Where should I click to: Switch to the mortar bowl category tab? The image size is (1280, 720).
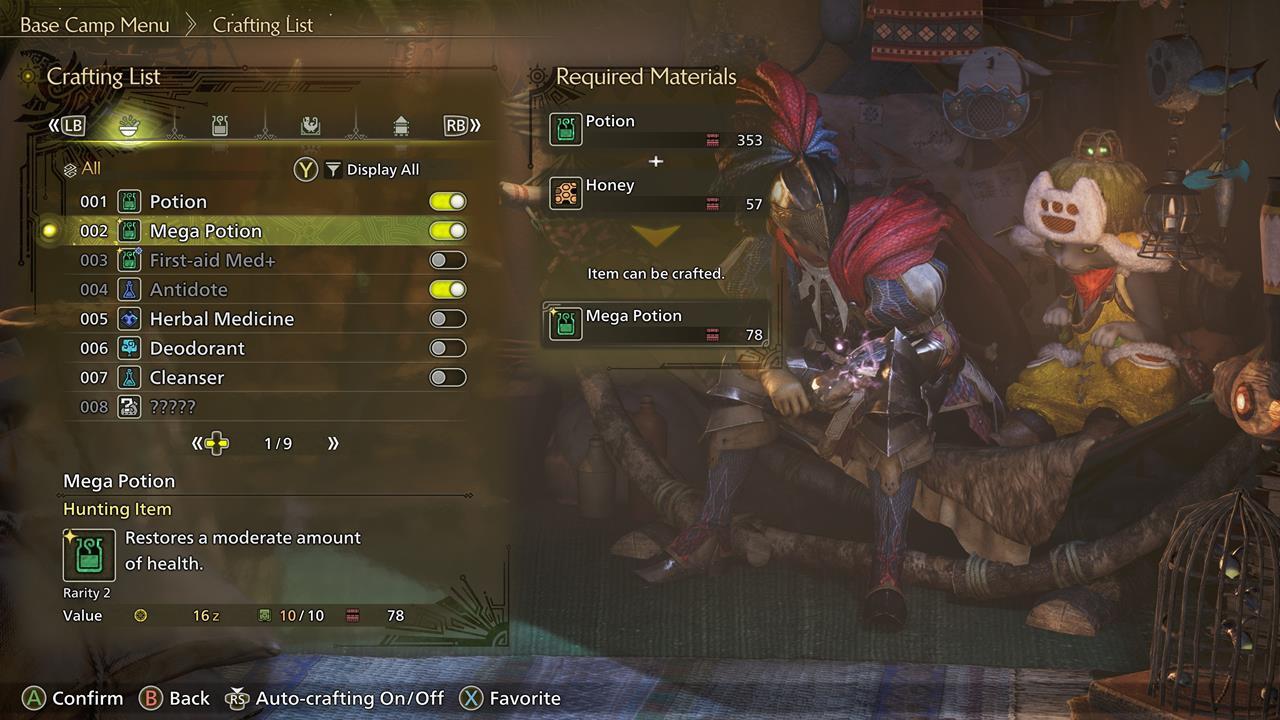[130, 126]
